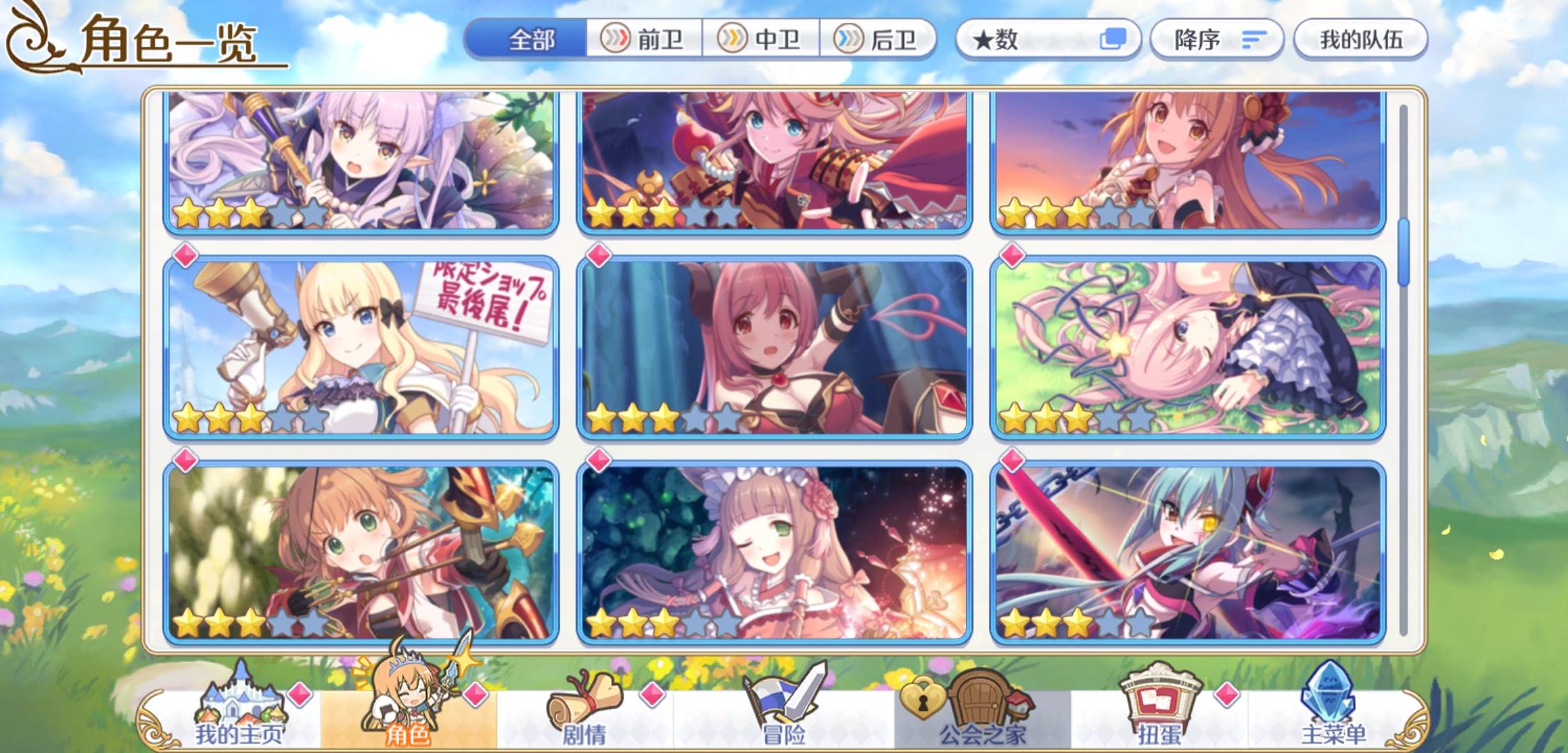
Task: Expand the filter copy option on ★数 bar
Action: [x=1113, y=40]
